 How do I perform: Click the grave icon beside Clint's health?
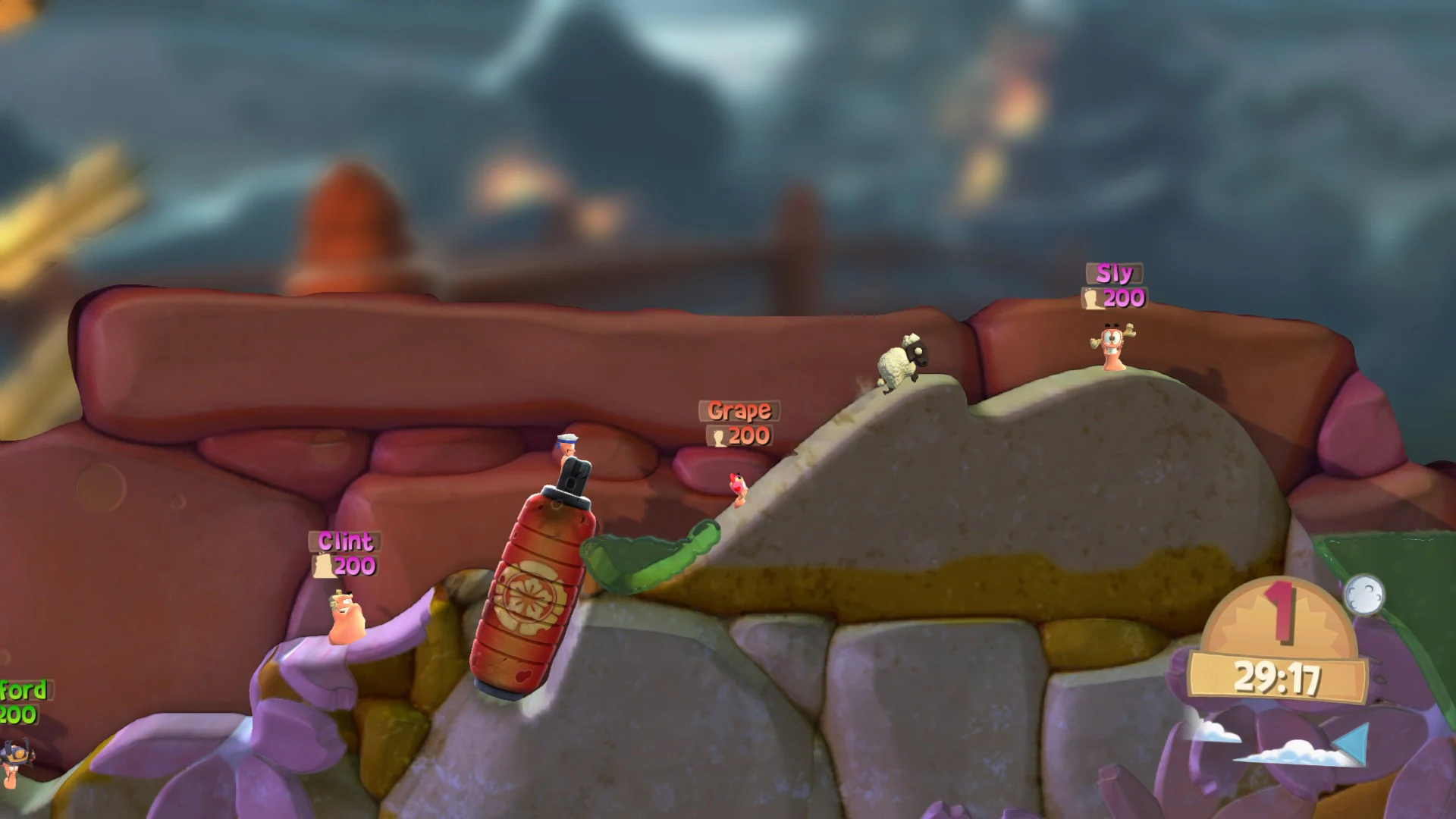[x=326, y=566]
